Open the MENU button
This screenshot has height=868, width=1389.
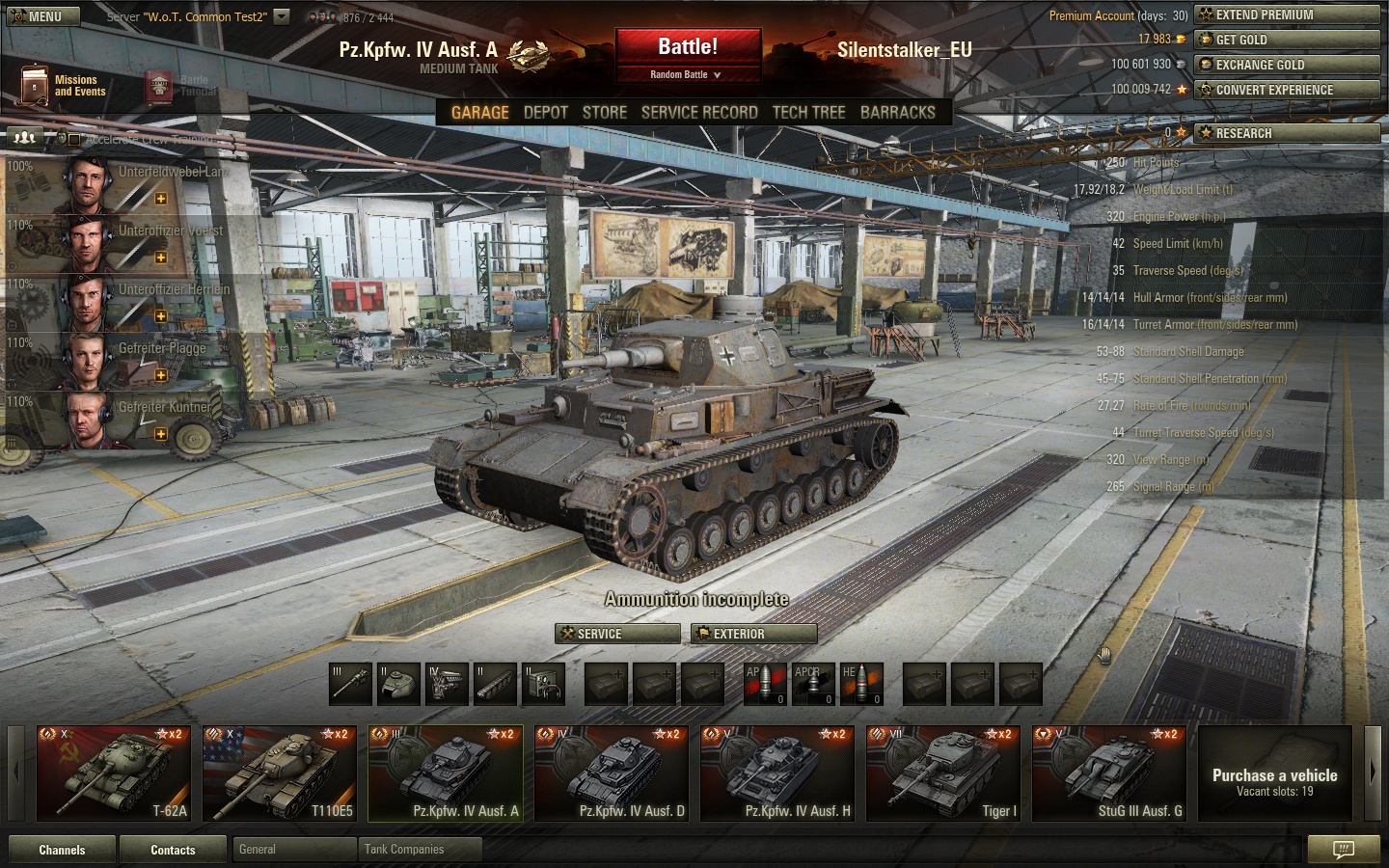(x=35, y=16)
